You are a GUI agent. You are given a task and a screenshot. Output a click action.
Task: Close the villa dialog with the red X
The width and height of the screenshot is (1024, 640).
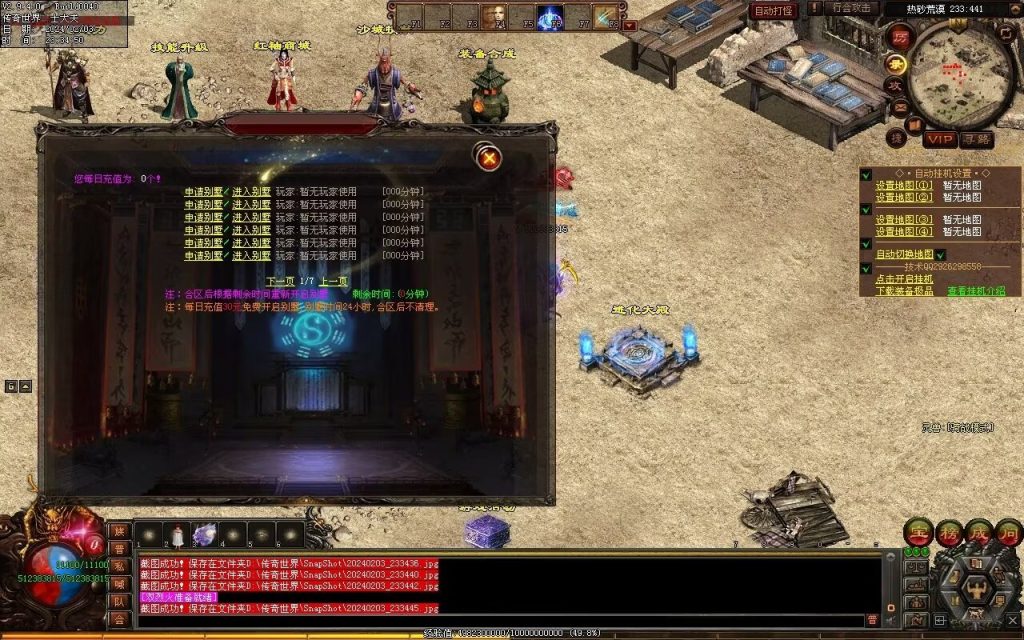488,157
